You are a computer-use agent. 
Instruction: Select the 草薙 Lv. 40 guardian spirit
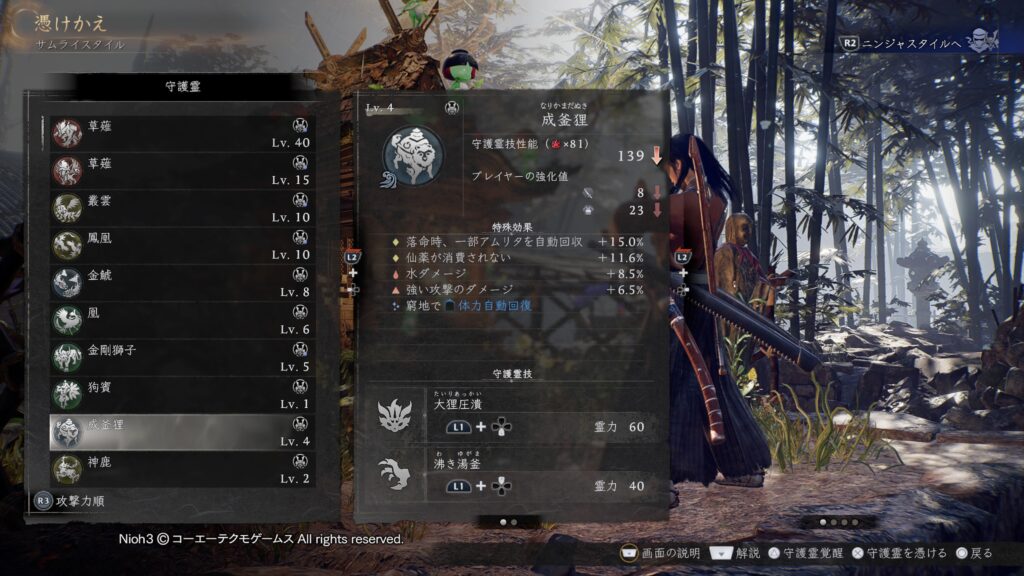coord(182,133)
